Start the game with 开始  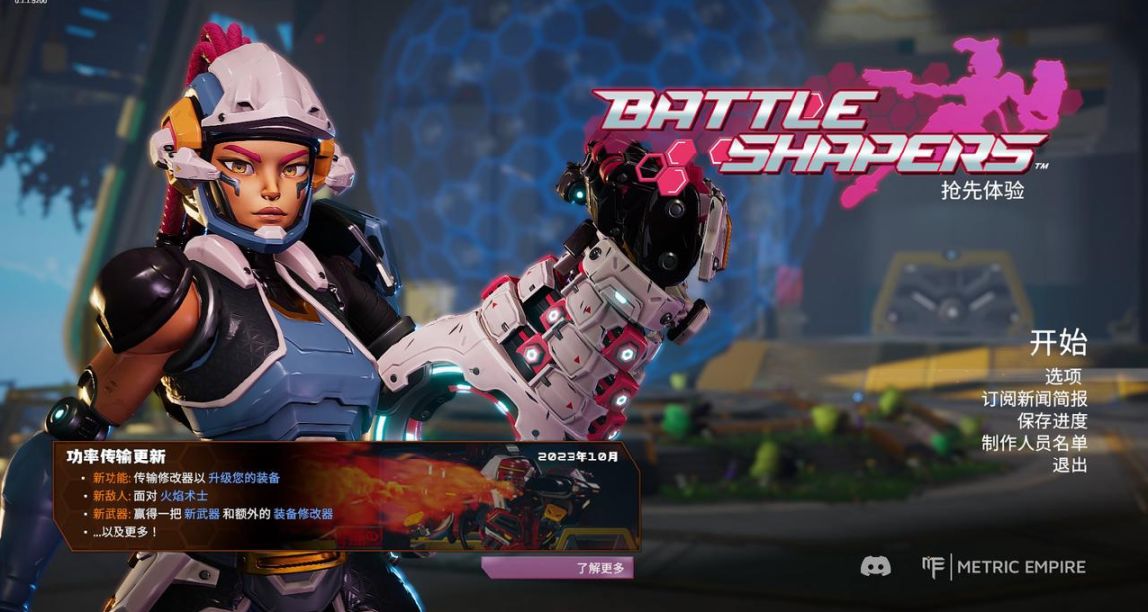1058,344
